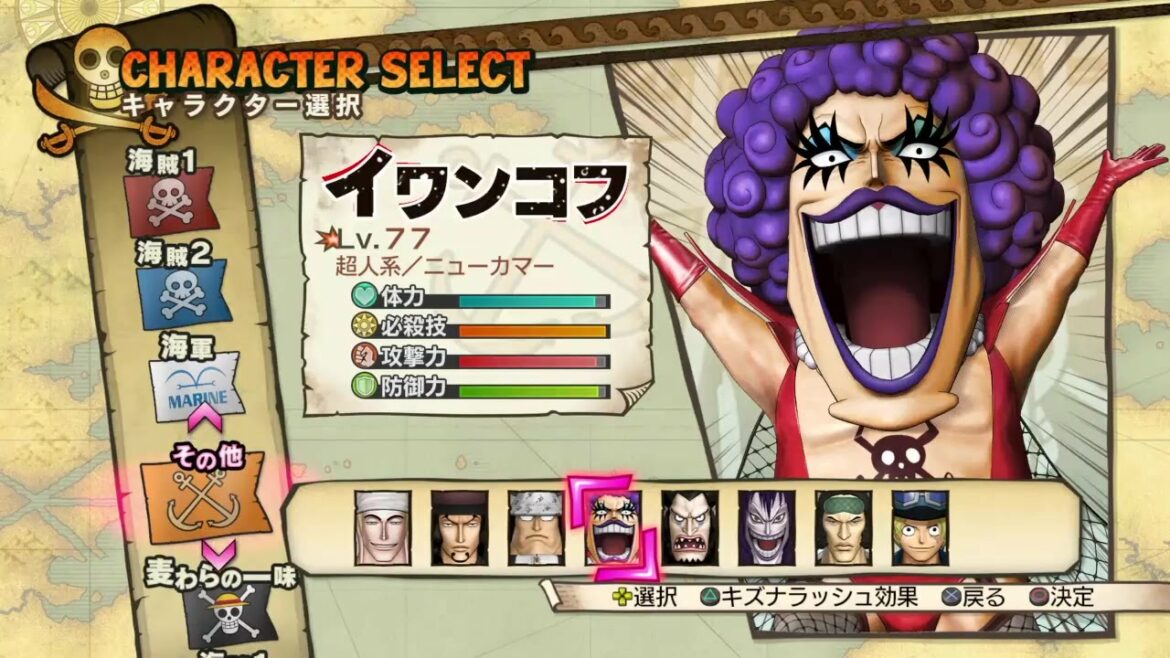Click the pink up arrow above その他
Image resolution: width=1170 pixels, height=658 pixels.
point(204,412)
